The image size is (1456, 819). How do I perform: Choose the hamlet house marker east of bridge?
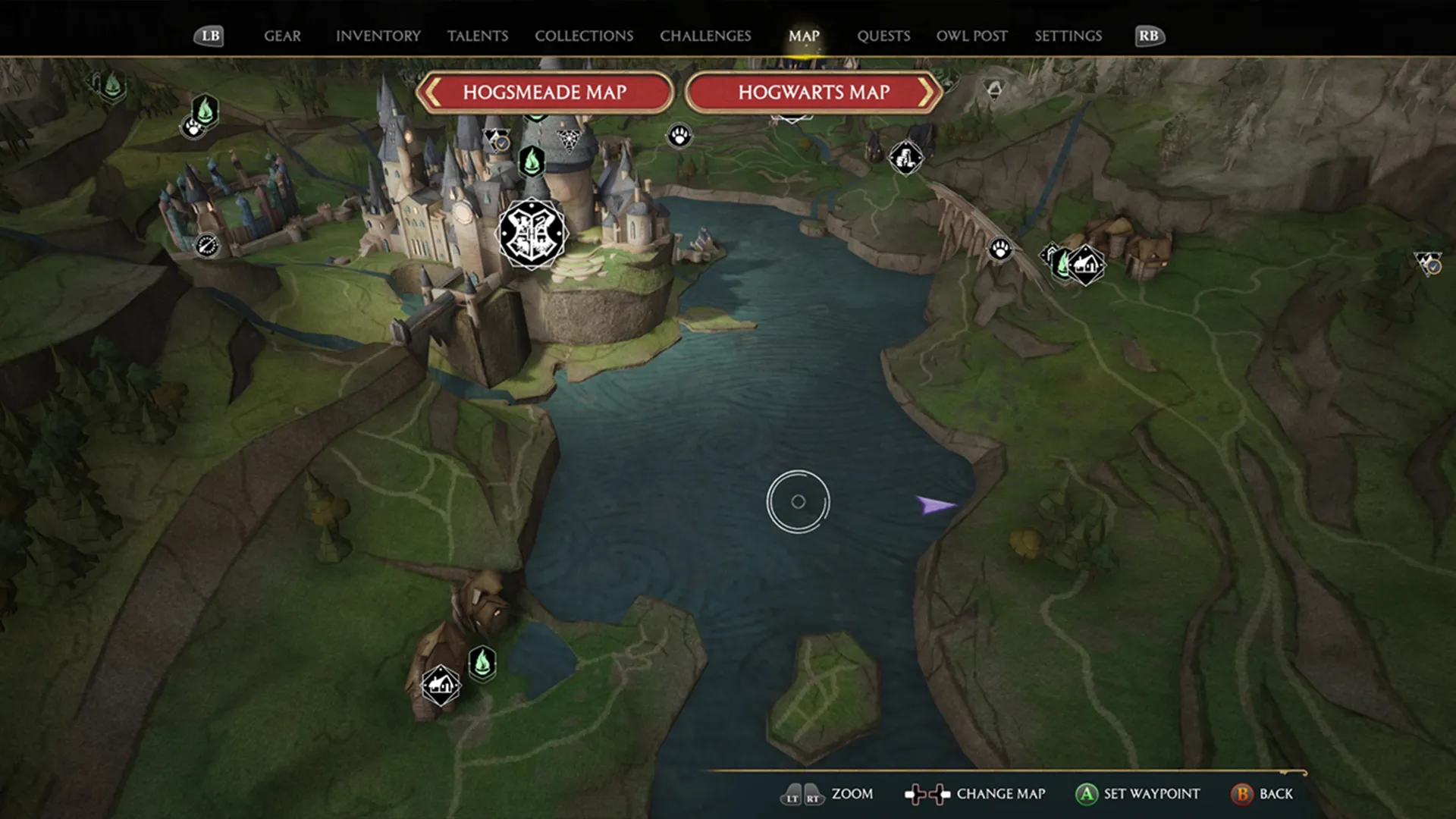point(1087,265)
